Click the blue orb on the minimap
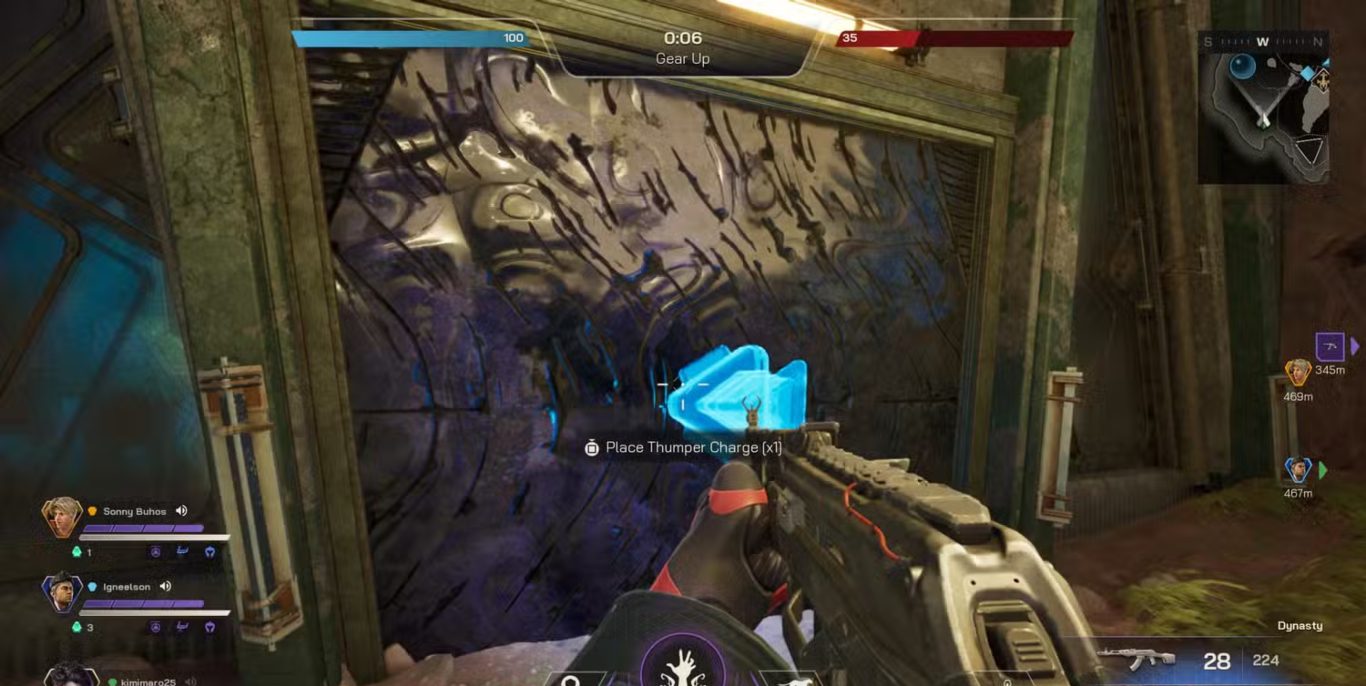Screen dimensions: 1366x686 click(1242, 68)
